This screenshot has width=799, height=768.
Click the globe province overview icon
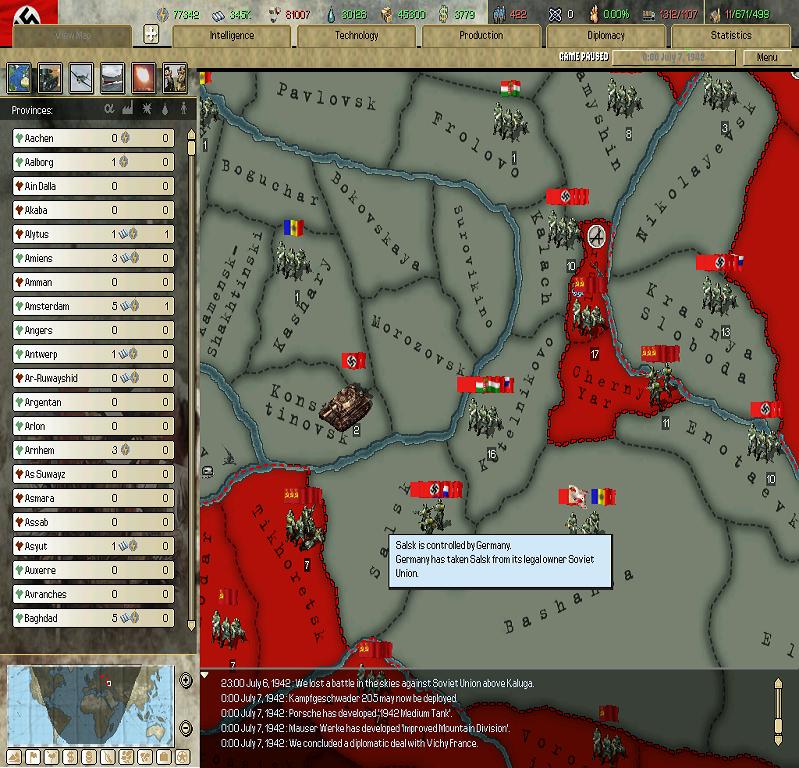20,76
